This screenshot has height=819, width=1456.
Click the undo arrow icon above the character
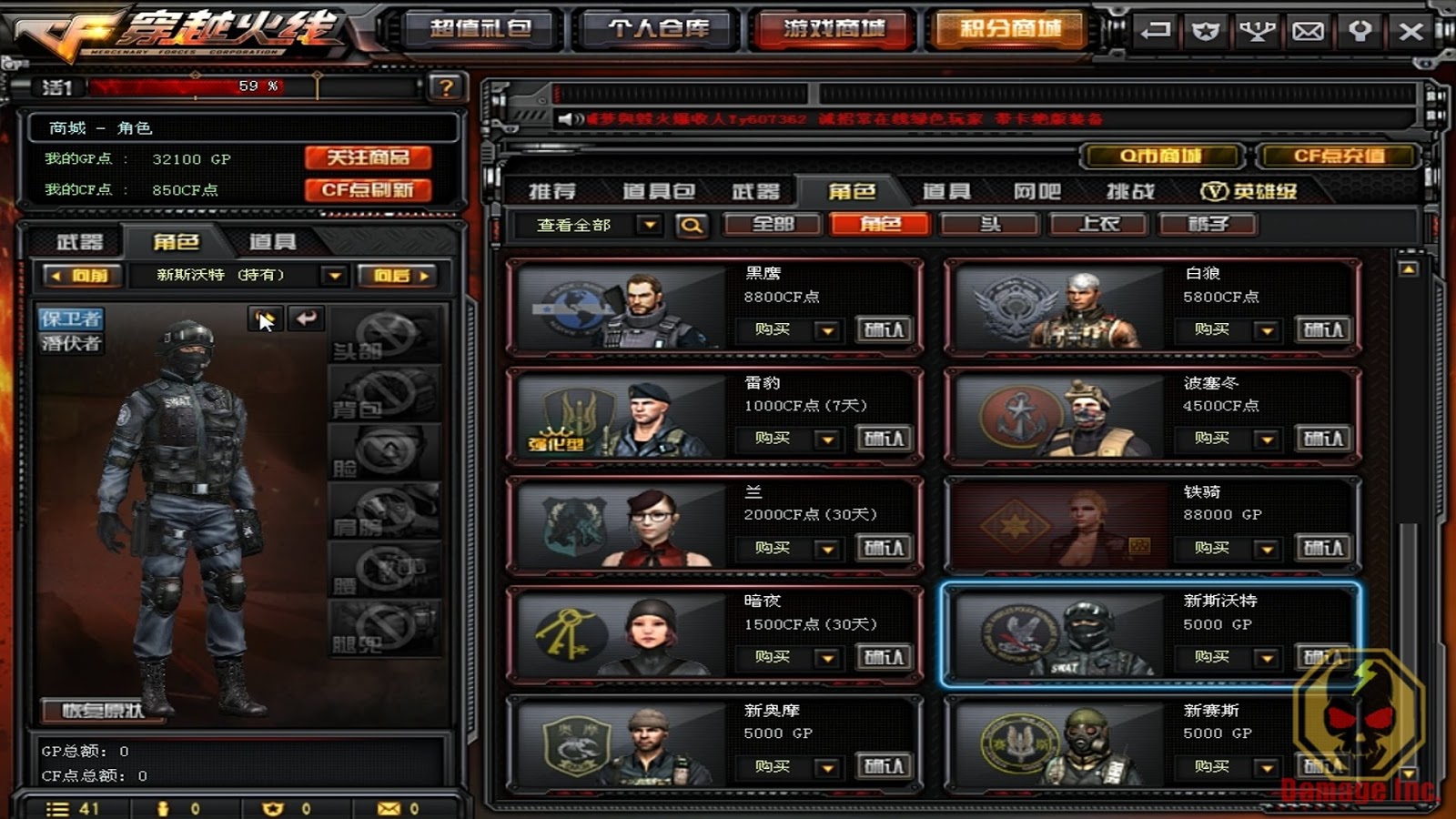click(307, 319)
